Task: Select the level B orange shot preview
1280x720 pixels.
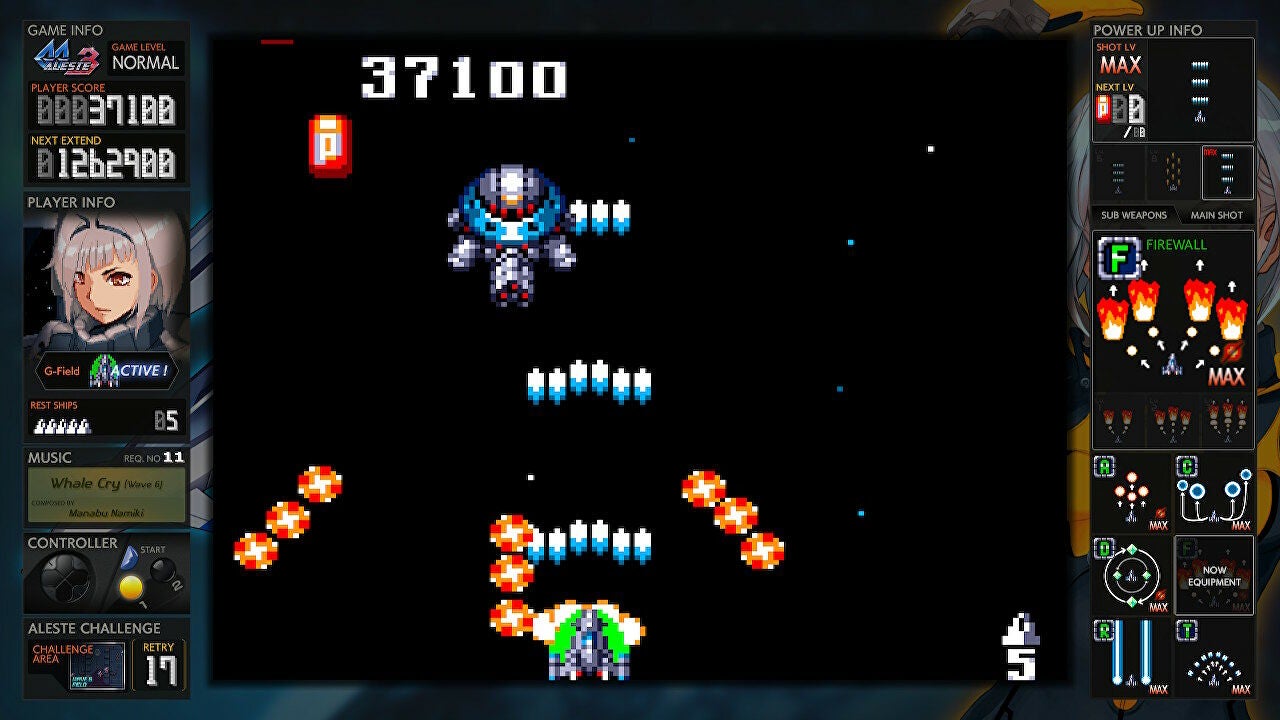Action: (x=1172, y=170)
